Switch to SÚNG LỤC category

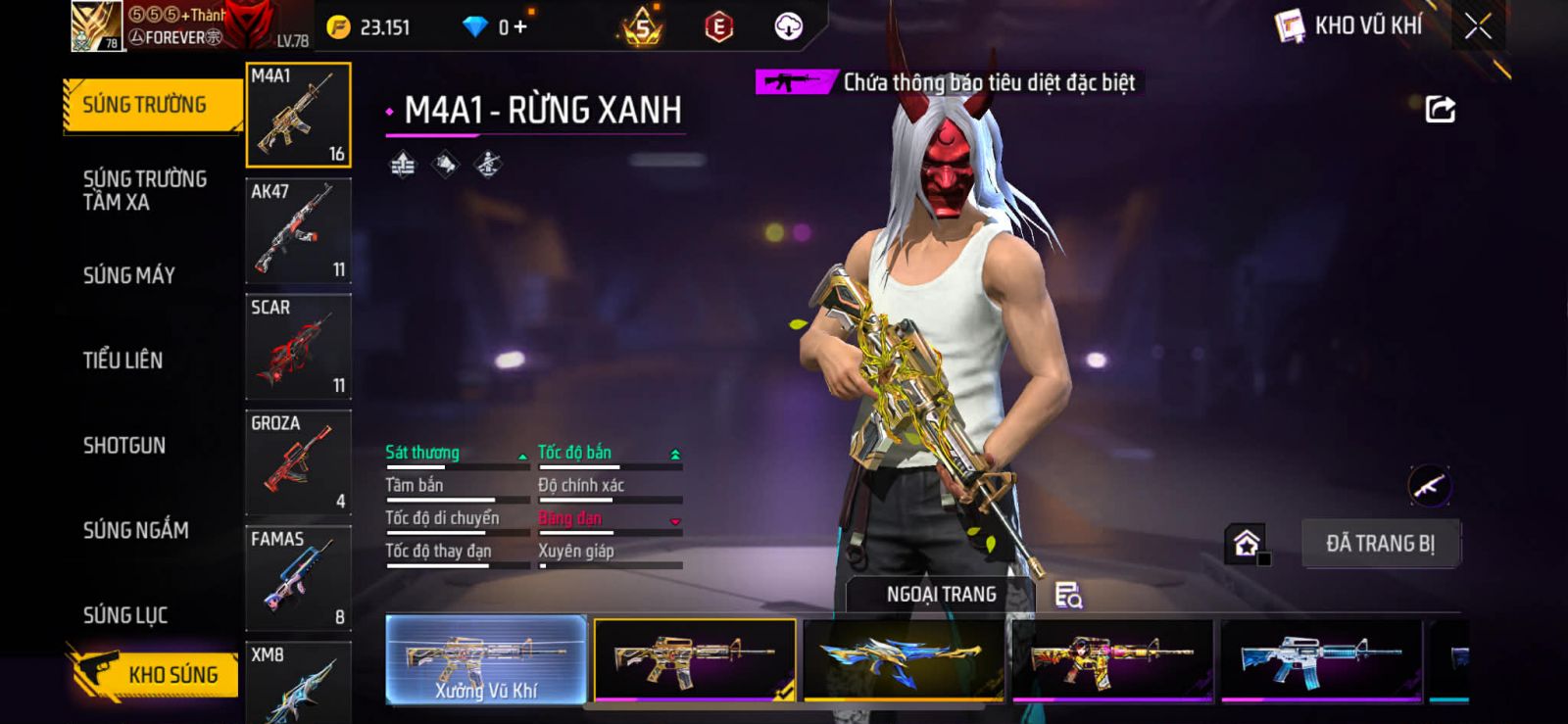pos(125,615)
